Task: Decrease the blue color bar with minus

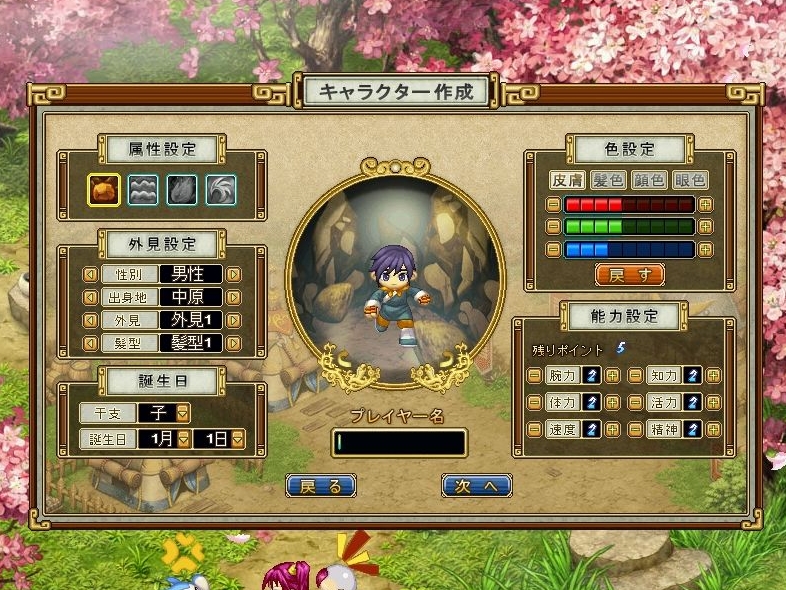Action: coord(553,249)
